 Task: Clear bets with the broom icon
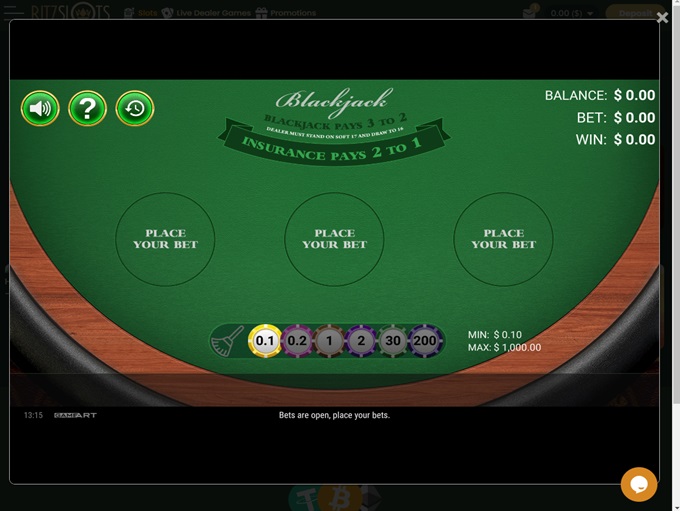227,341
